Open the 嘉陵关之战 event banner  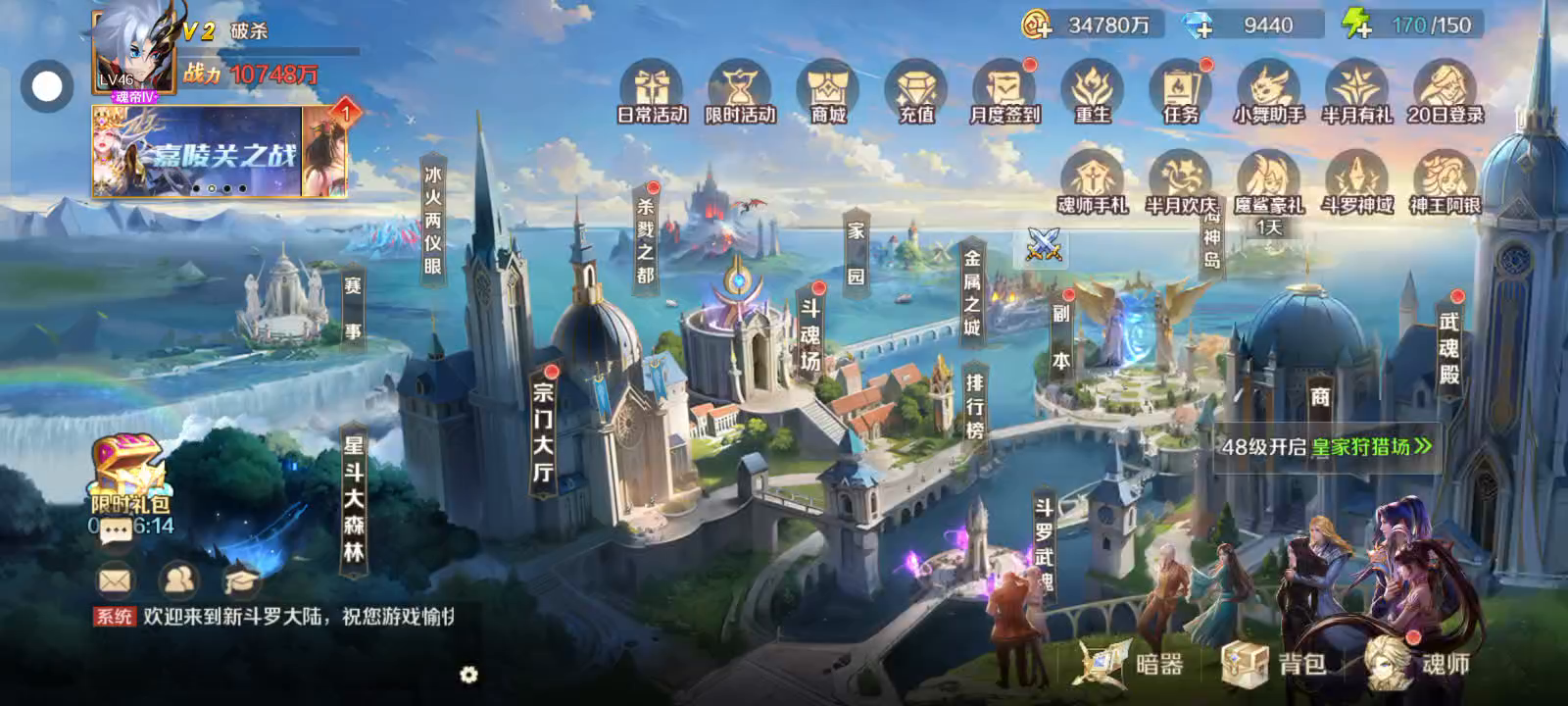pos(198,152)
